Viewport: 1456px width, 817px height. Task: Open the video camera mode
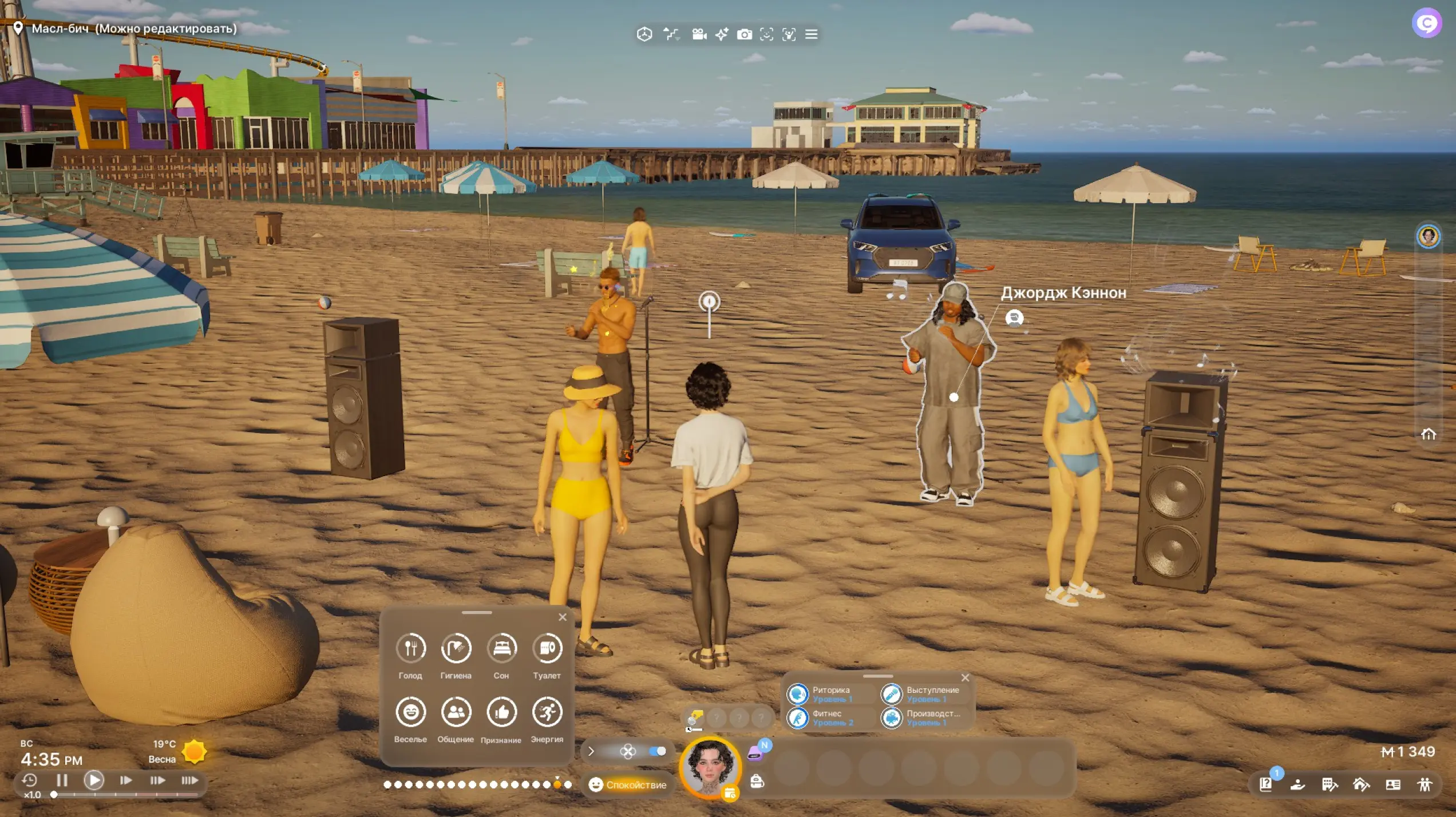[699, 34]
